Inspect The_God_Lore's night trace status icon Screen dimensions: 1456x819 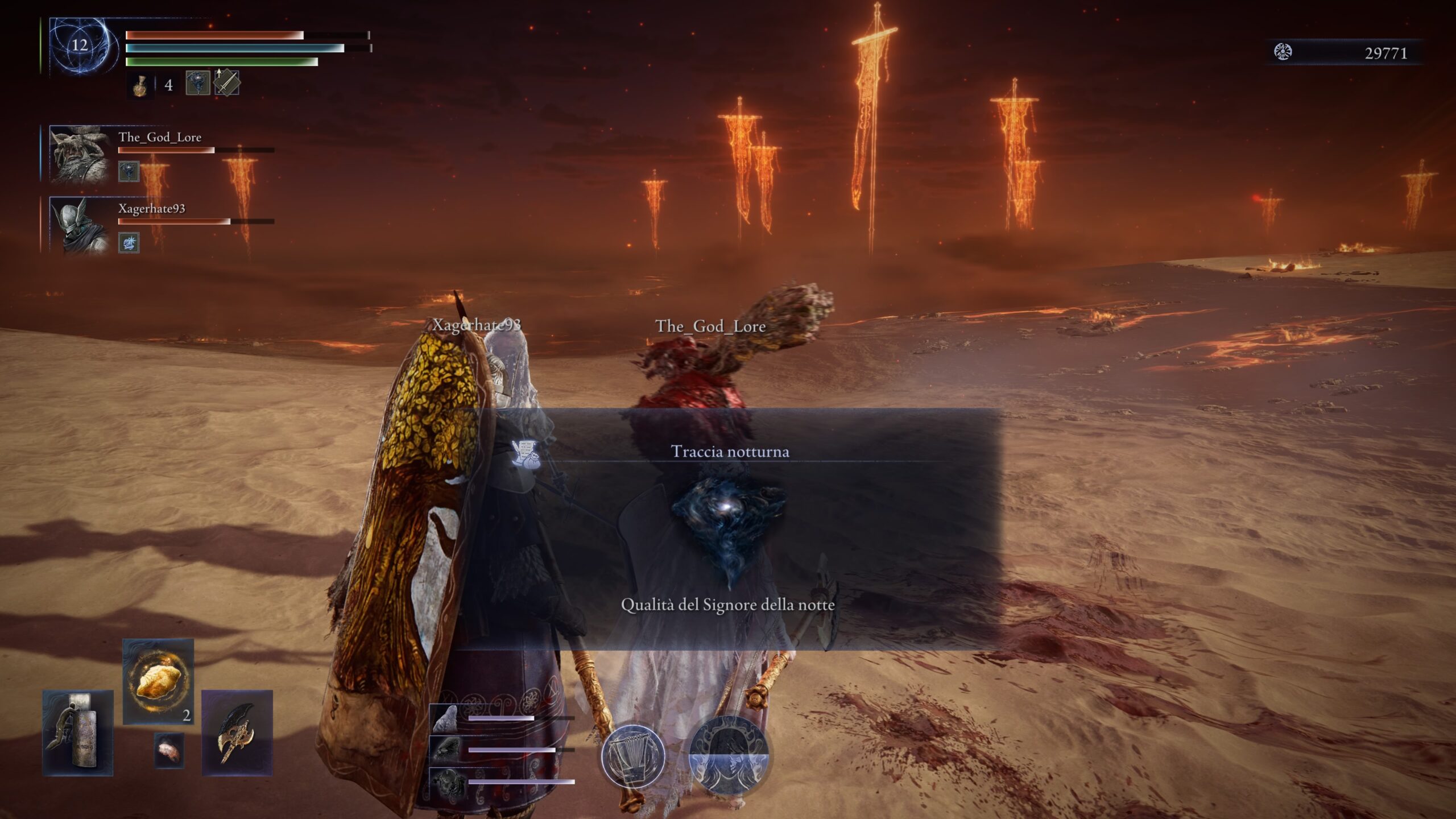pyautogui.click(x=129, y=171)
